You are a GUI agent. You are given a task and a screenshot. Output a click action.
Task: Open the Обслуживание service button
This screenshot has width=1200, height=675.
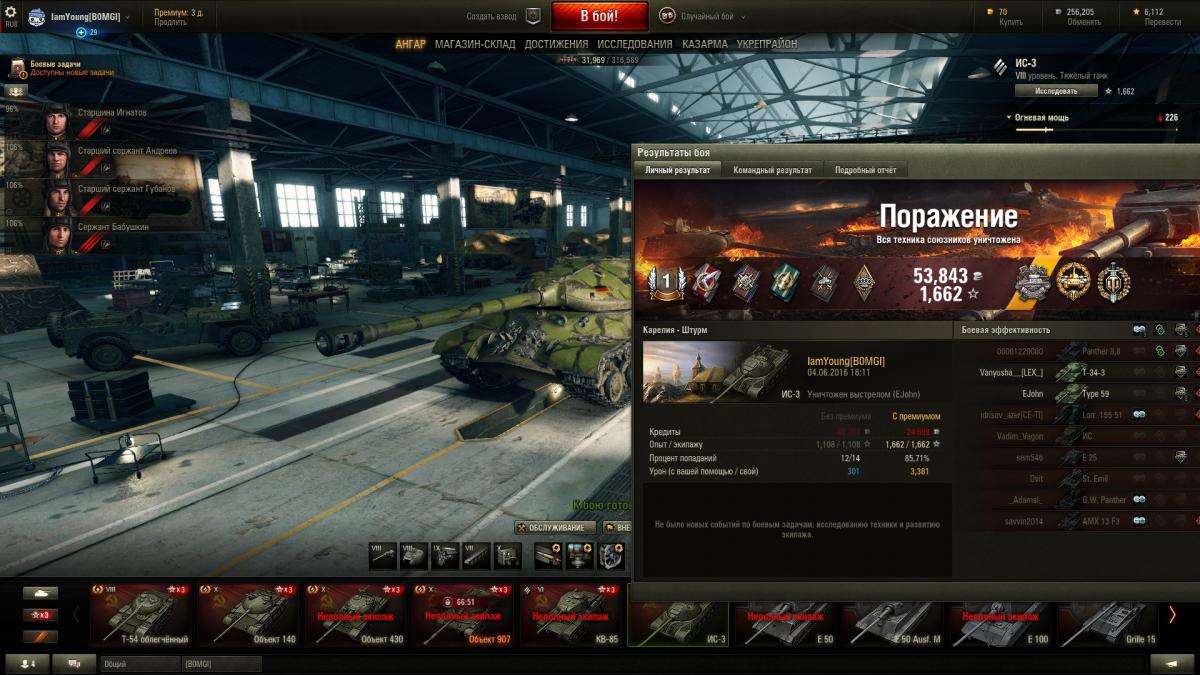[x=556, y=528]
